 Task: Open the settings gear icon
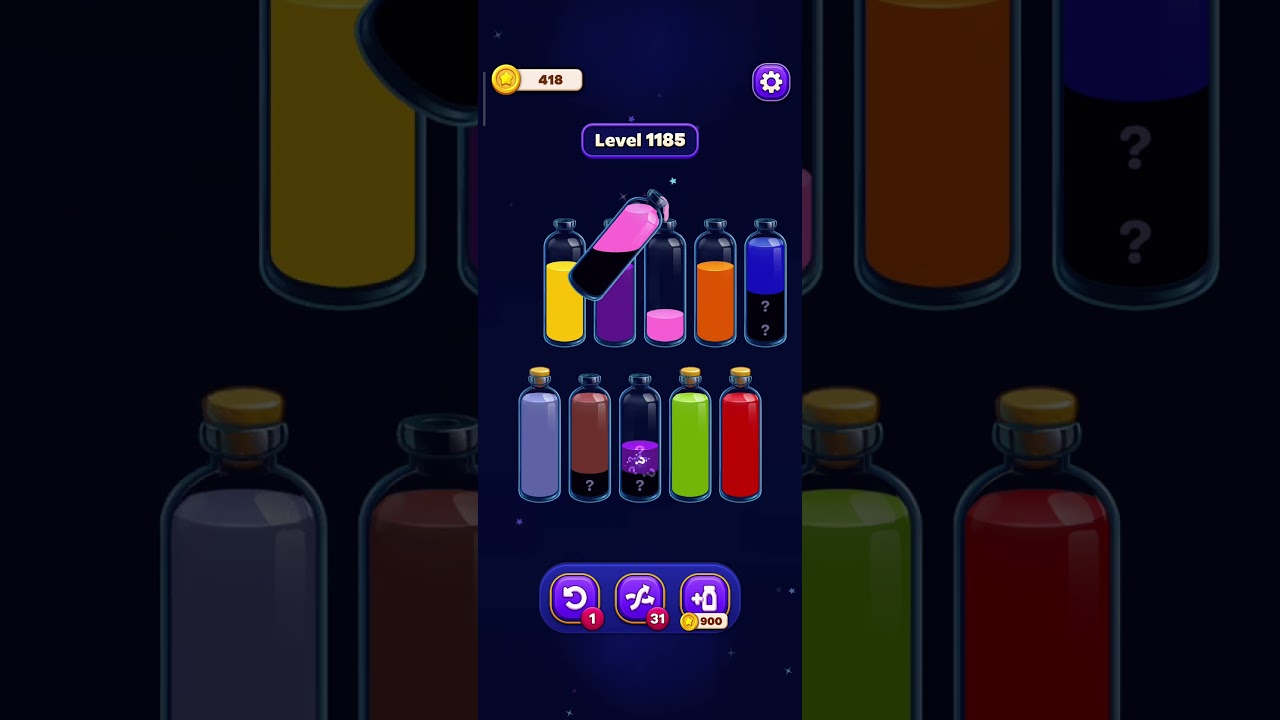coord(770,81)
